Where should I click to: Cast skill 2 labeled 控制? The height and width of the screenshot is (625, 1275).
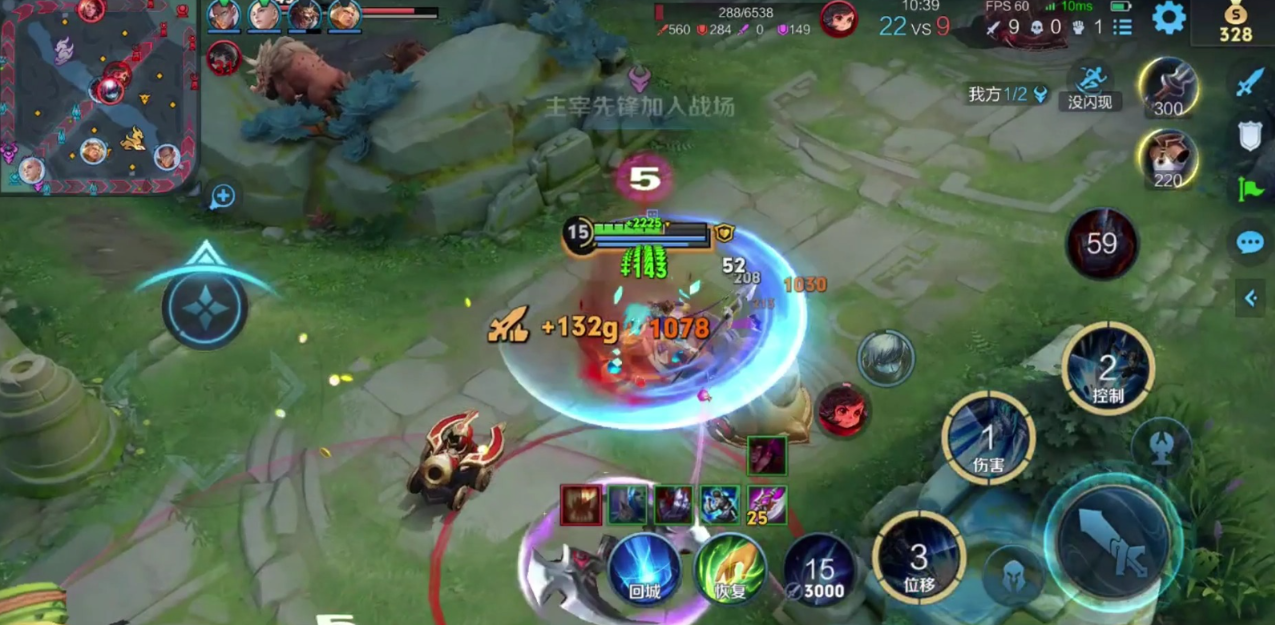coord(1108,368)
